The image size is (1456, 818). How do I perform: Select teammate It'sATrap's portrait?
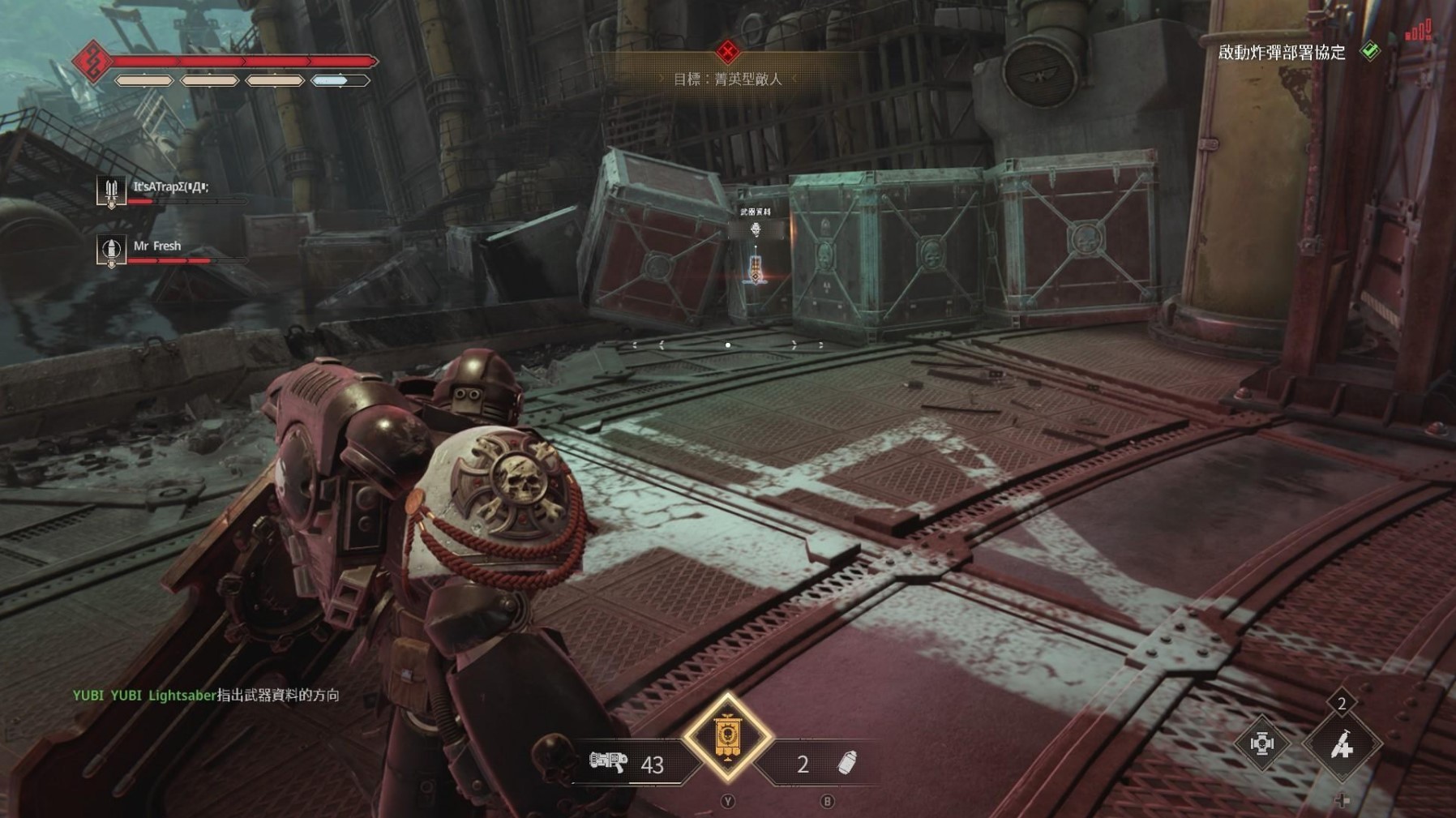point(111,192)
